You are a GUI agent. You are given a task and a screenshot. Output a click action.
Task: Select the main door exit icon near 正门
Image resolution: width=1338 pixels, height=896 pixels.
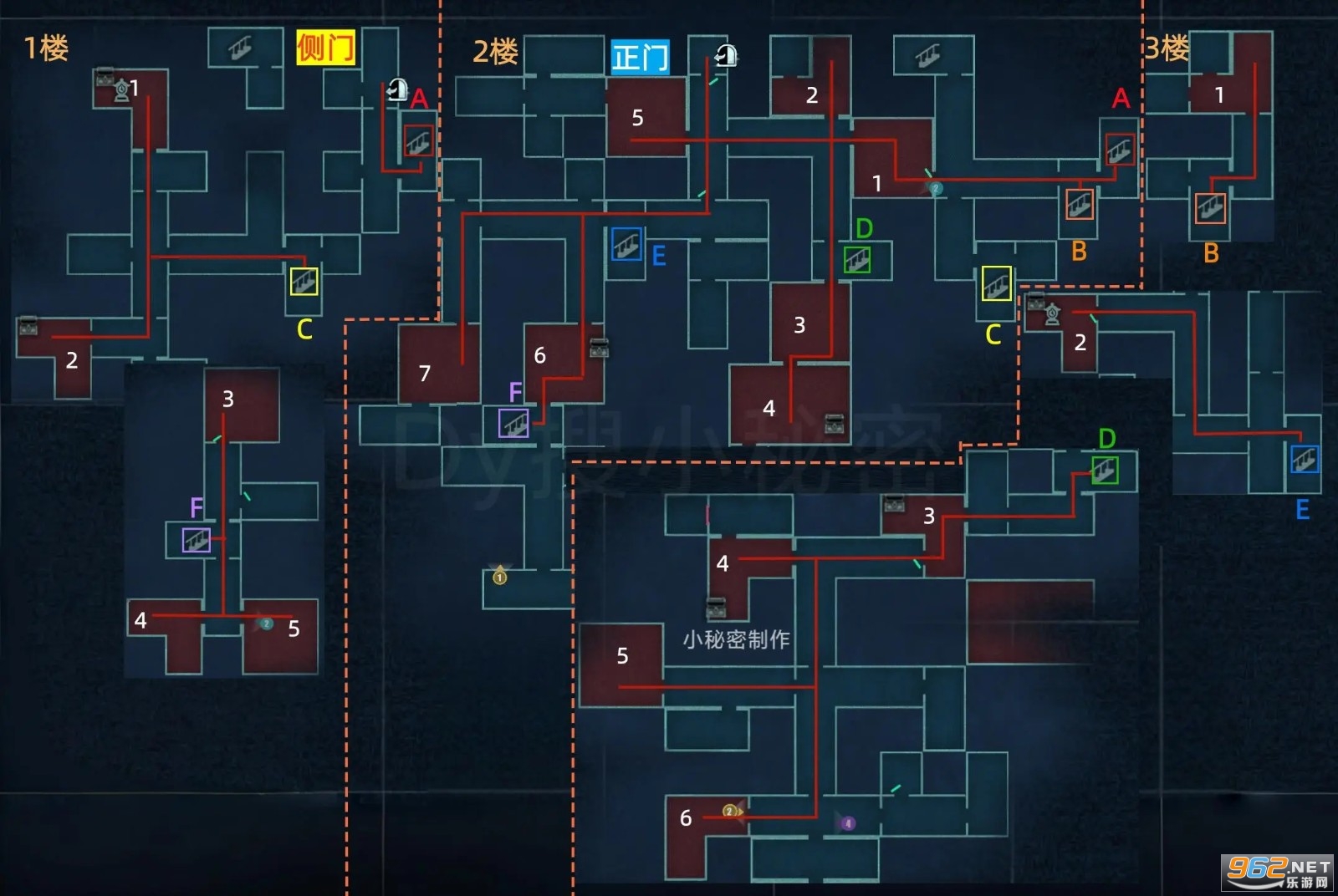(x=726, y=56)
